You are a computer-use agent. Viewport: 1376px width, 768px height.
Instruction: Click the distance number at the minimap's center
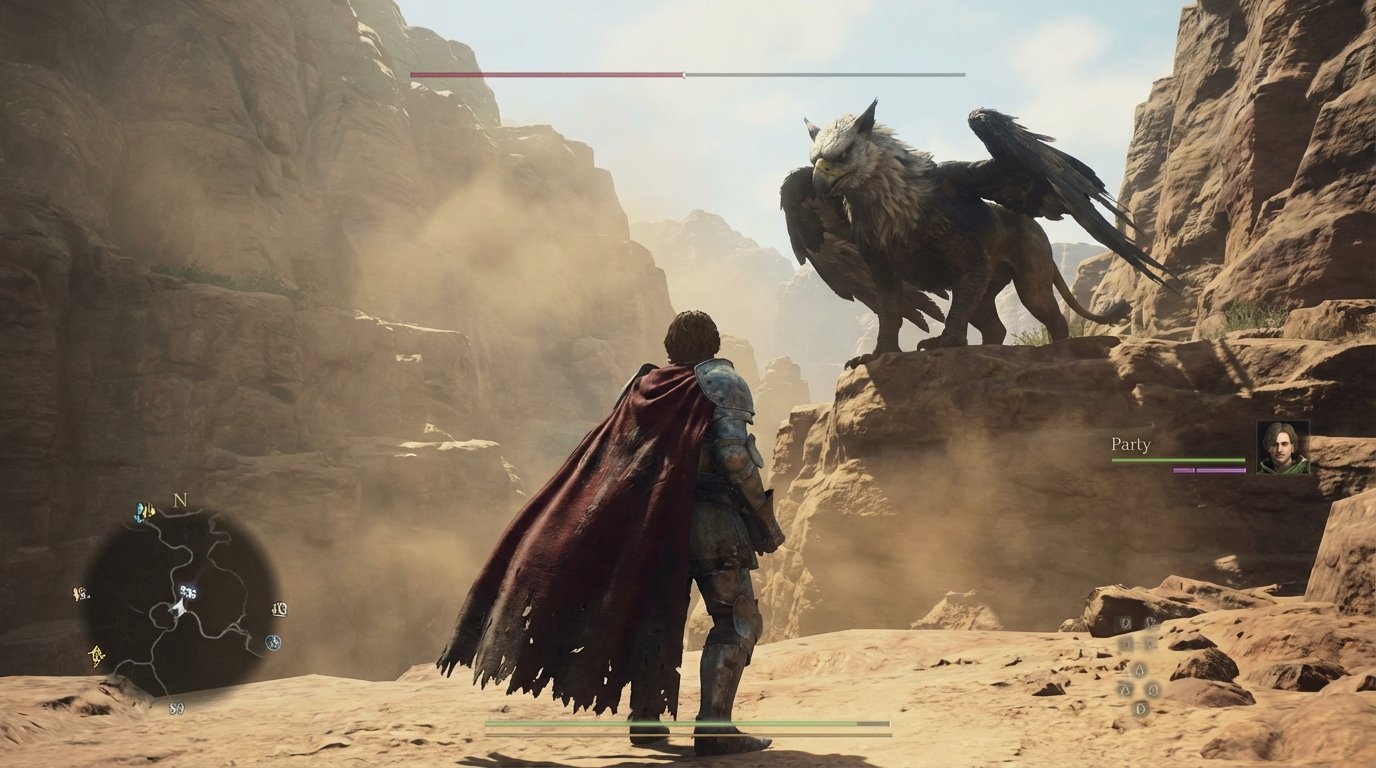(x=187, y=592)
